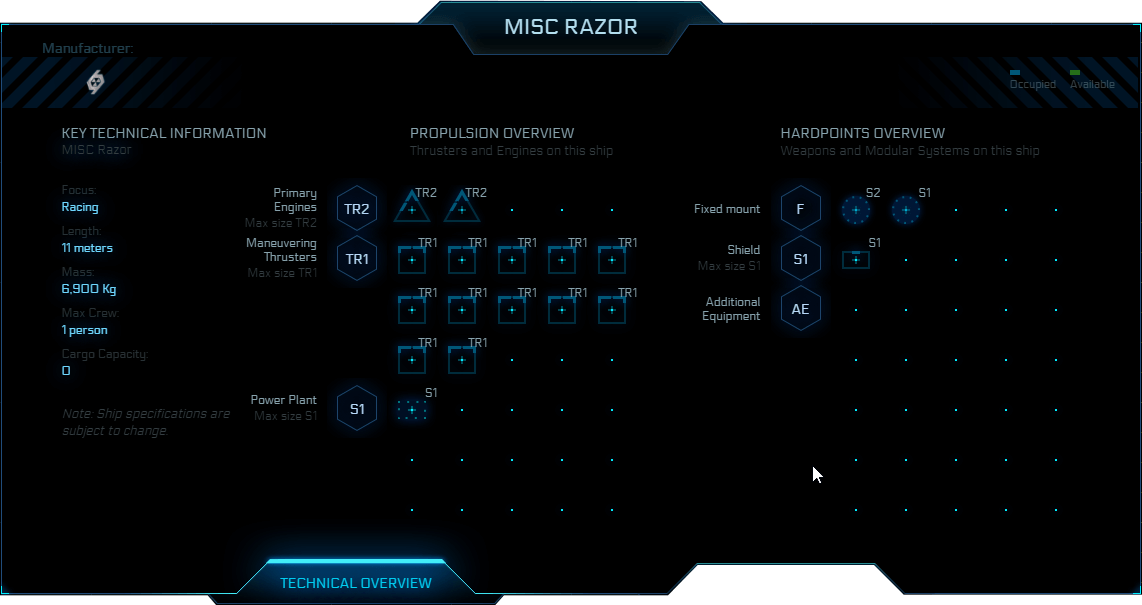The image size is (1142, 605).
Task: Click the MISC manufacturer logo
Action: pos(96,82)
